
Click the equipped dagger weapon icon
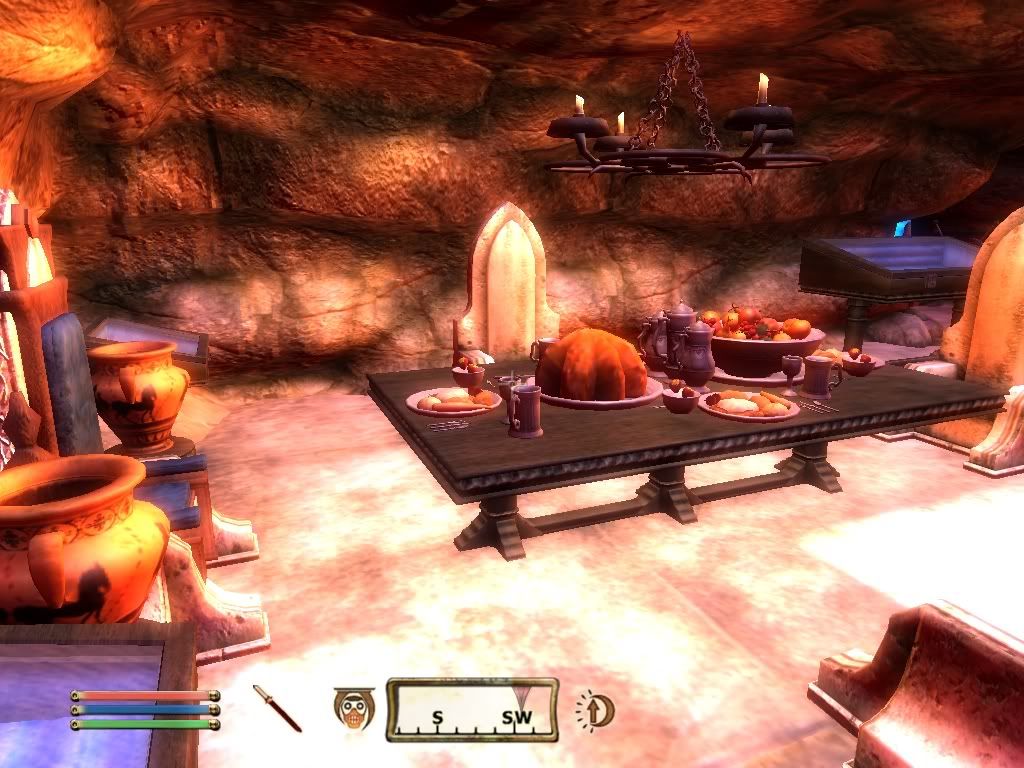(276, 708)
